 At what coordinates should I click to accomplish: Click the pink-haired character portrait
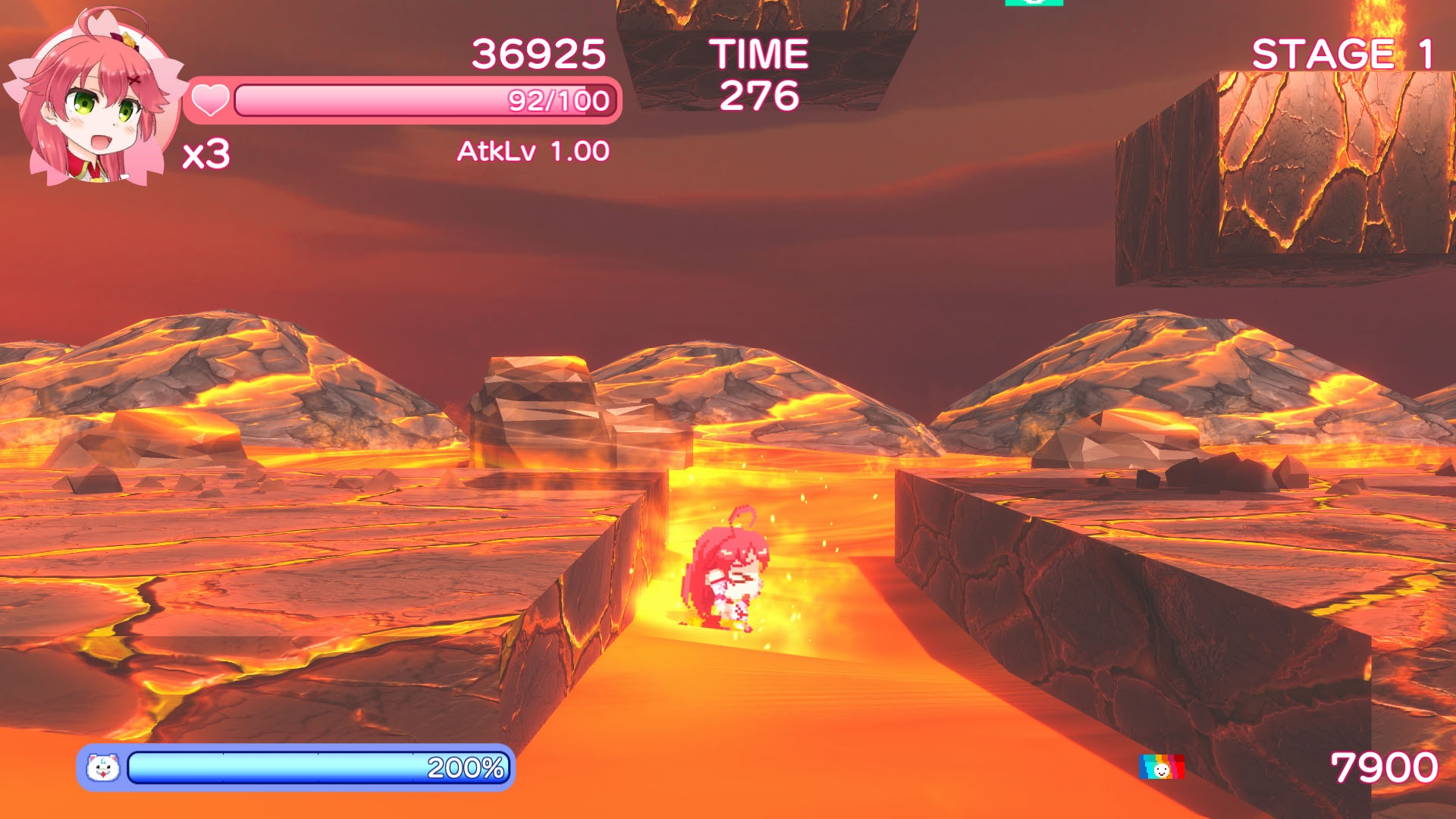93,99
